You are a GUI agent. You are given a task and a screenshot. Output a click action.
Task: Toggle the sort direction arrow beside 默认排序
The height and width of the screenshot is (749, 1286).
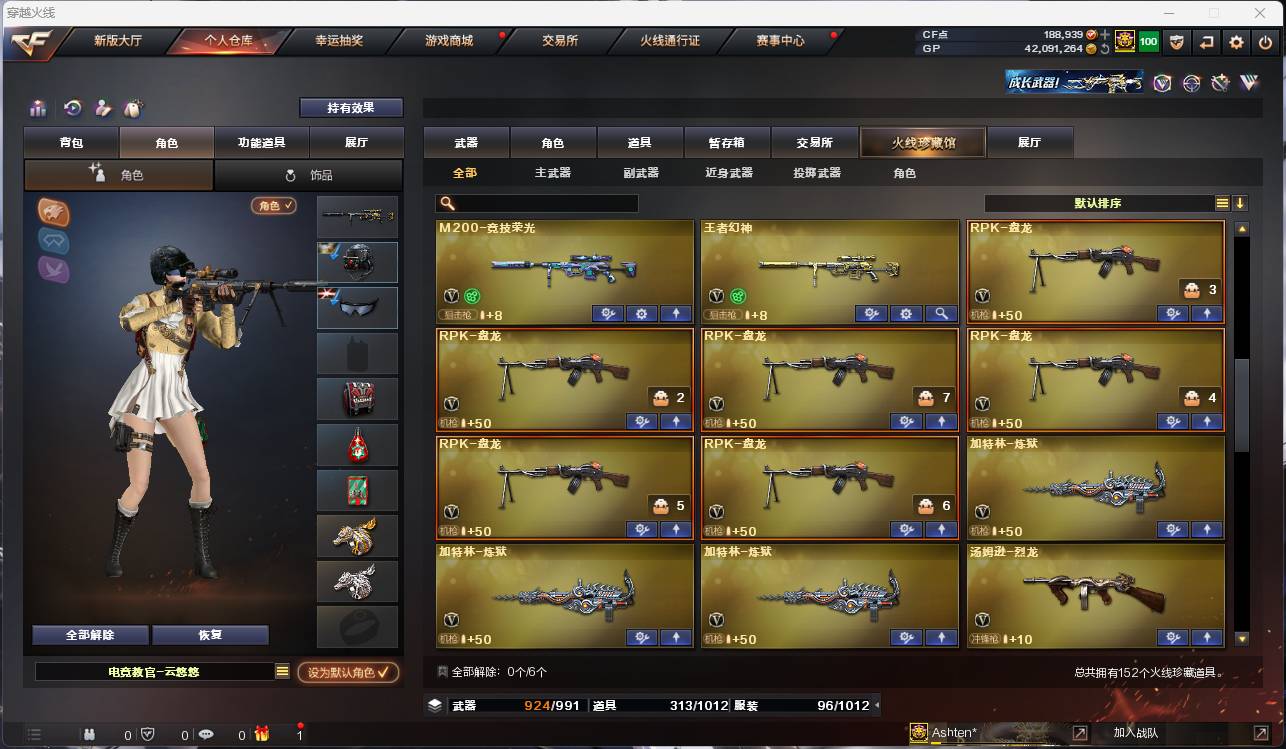click(x=1241, y=201)
